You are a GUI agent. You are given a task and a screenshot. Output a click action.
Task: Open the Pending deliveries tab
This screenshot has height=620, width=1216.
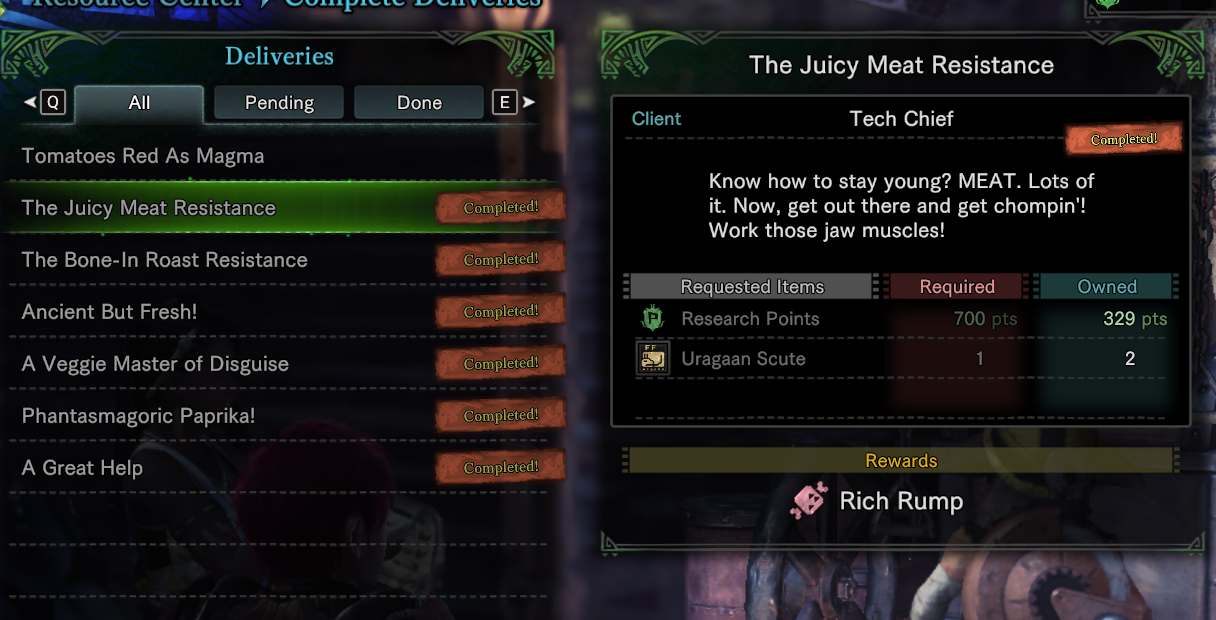[x=279, y=103]
